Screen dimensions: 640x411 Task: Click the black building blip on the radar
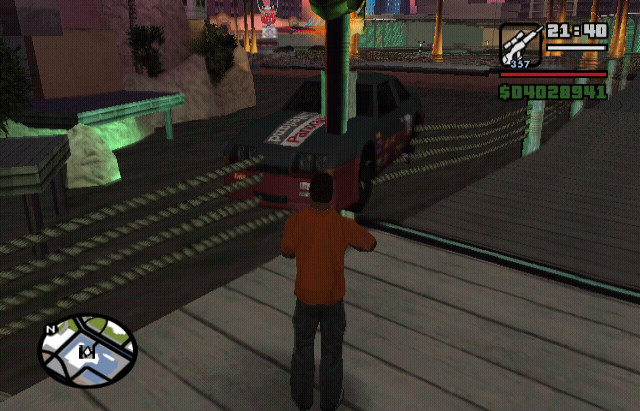86,351
